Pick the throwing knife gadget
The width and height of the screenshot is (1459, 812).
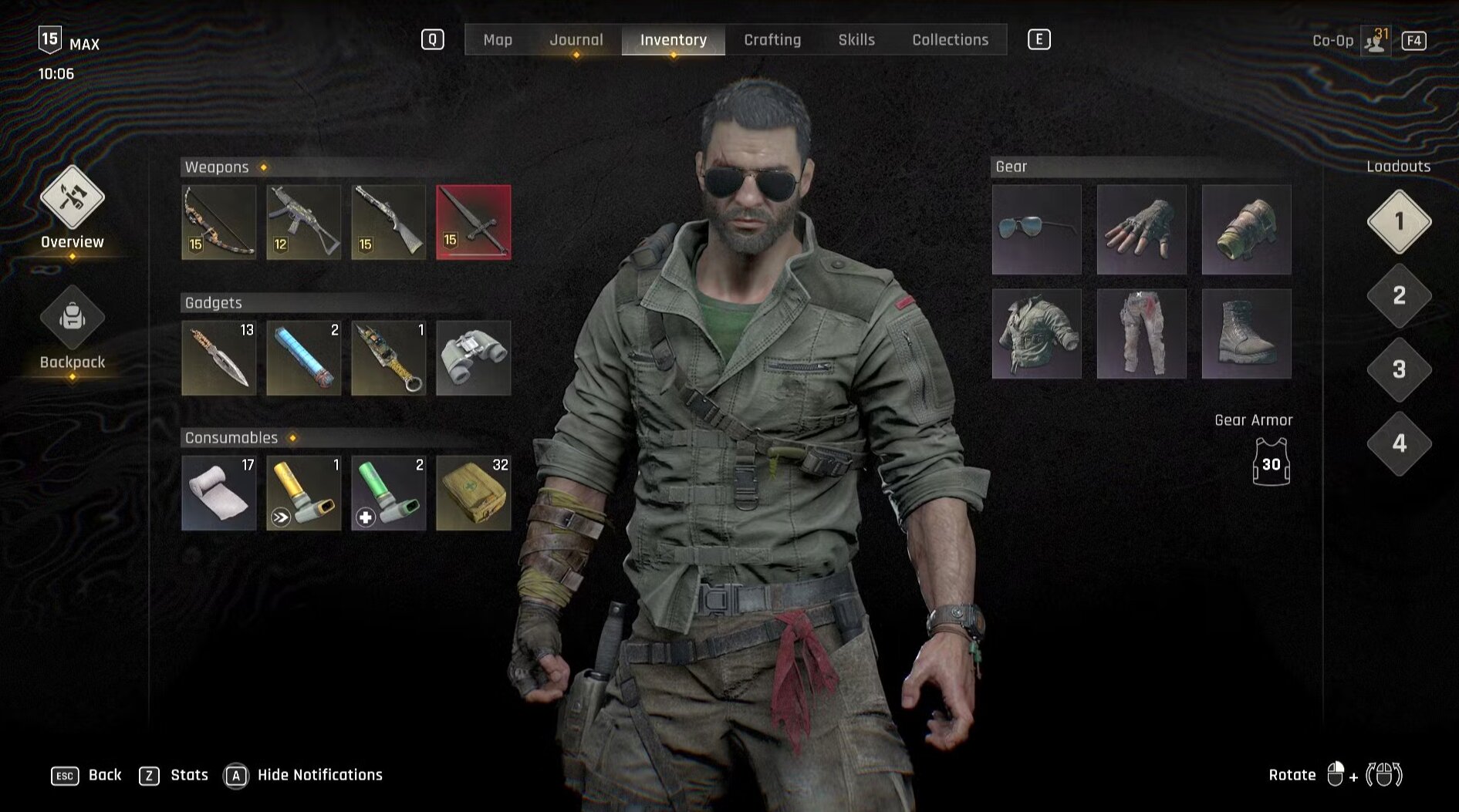pyautogui.click(x=219, y=358)
